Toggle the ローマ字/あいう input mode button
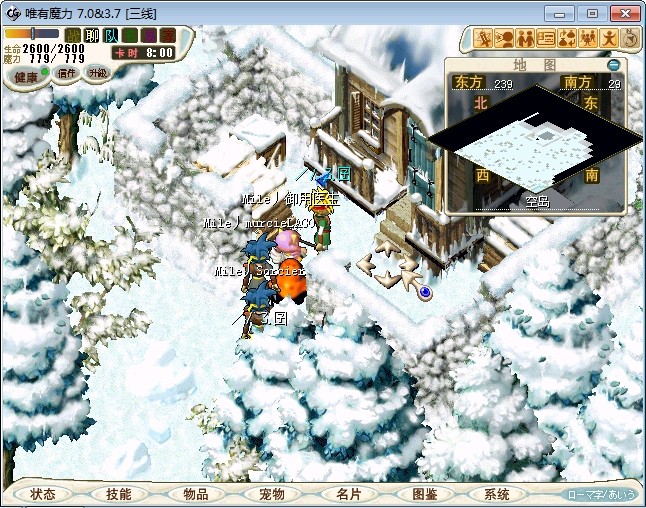Viewport: 646px width, 508px height. pos(601,494)
